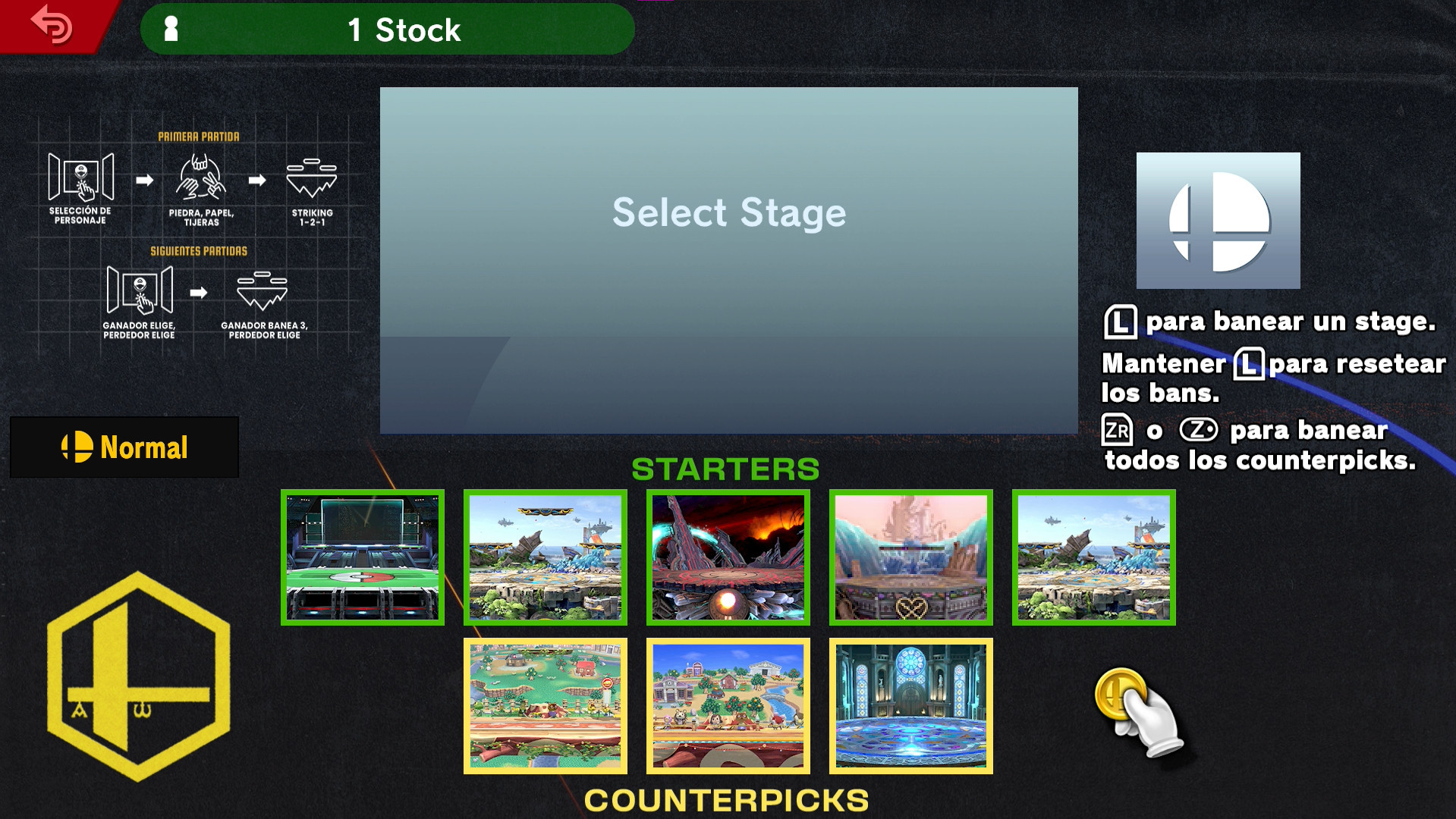1456x819 pixels.
Task: Select the Fountain of Dreams starter stage
Action: click(x=910, y=558)
